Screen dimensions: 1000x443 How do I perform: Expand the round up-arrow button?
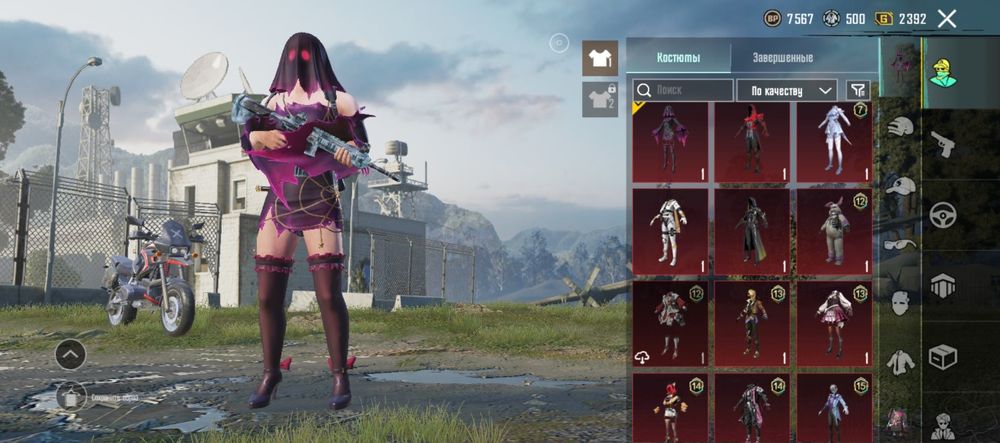tap(70, 354)
